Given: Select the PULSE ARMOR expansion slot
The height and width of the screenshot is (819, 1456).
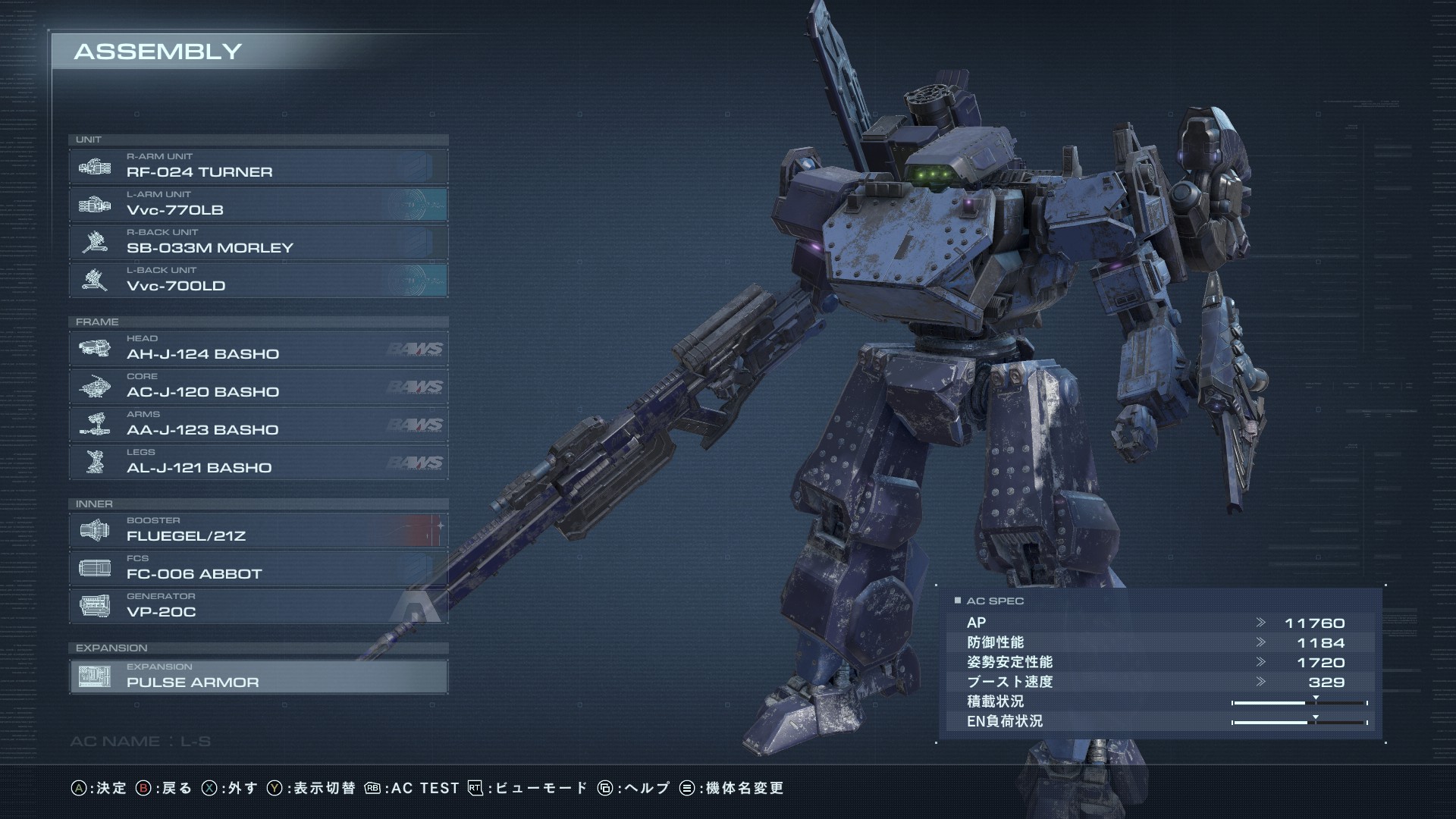Looking at the screenshot, I should click(258, 676).
